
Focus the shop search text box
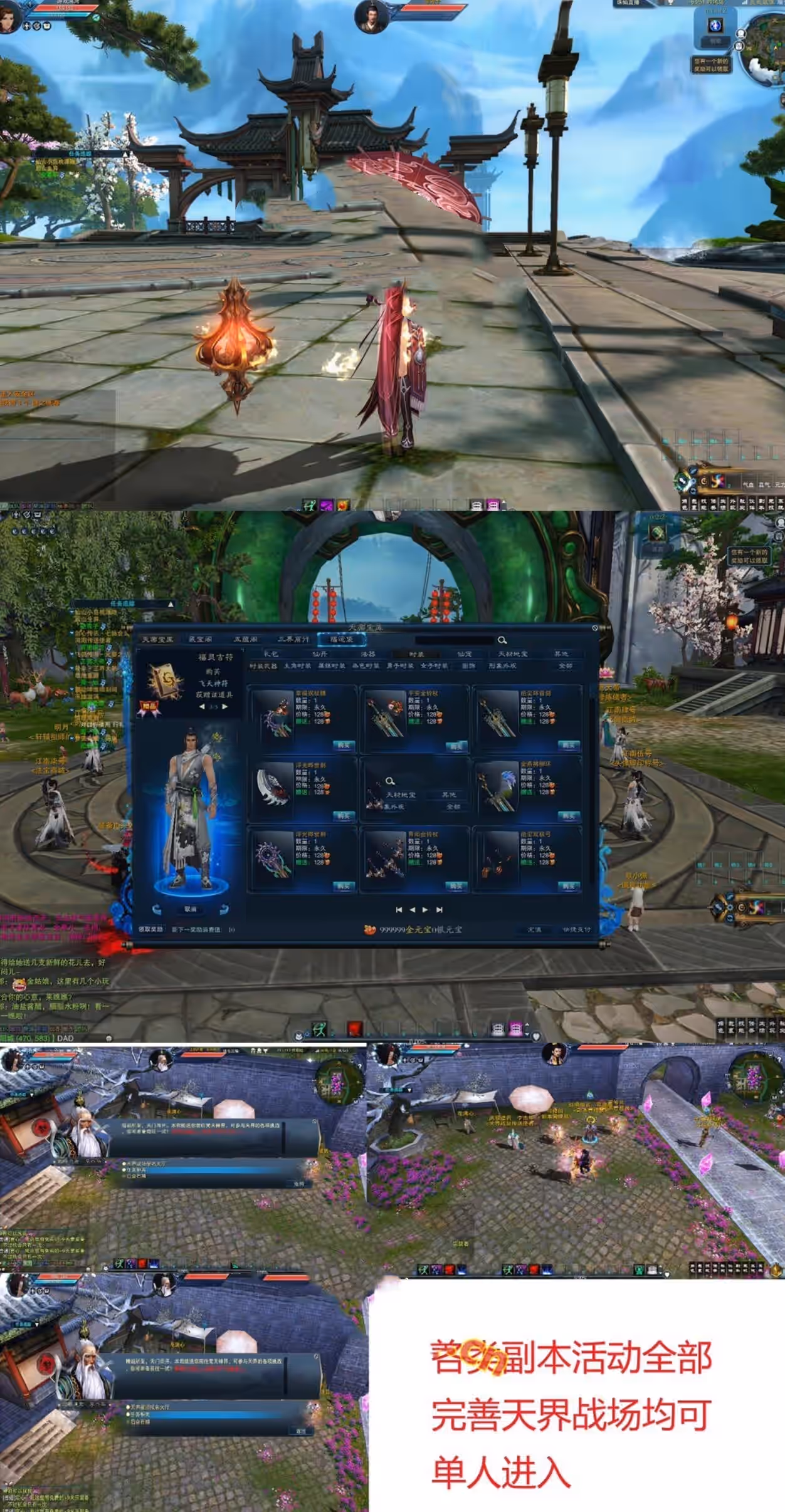454,640
